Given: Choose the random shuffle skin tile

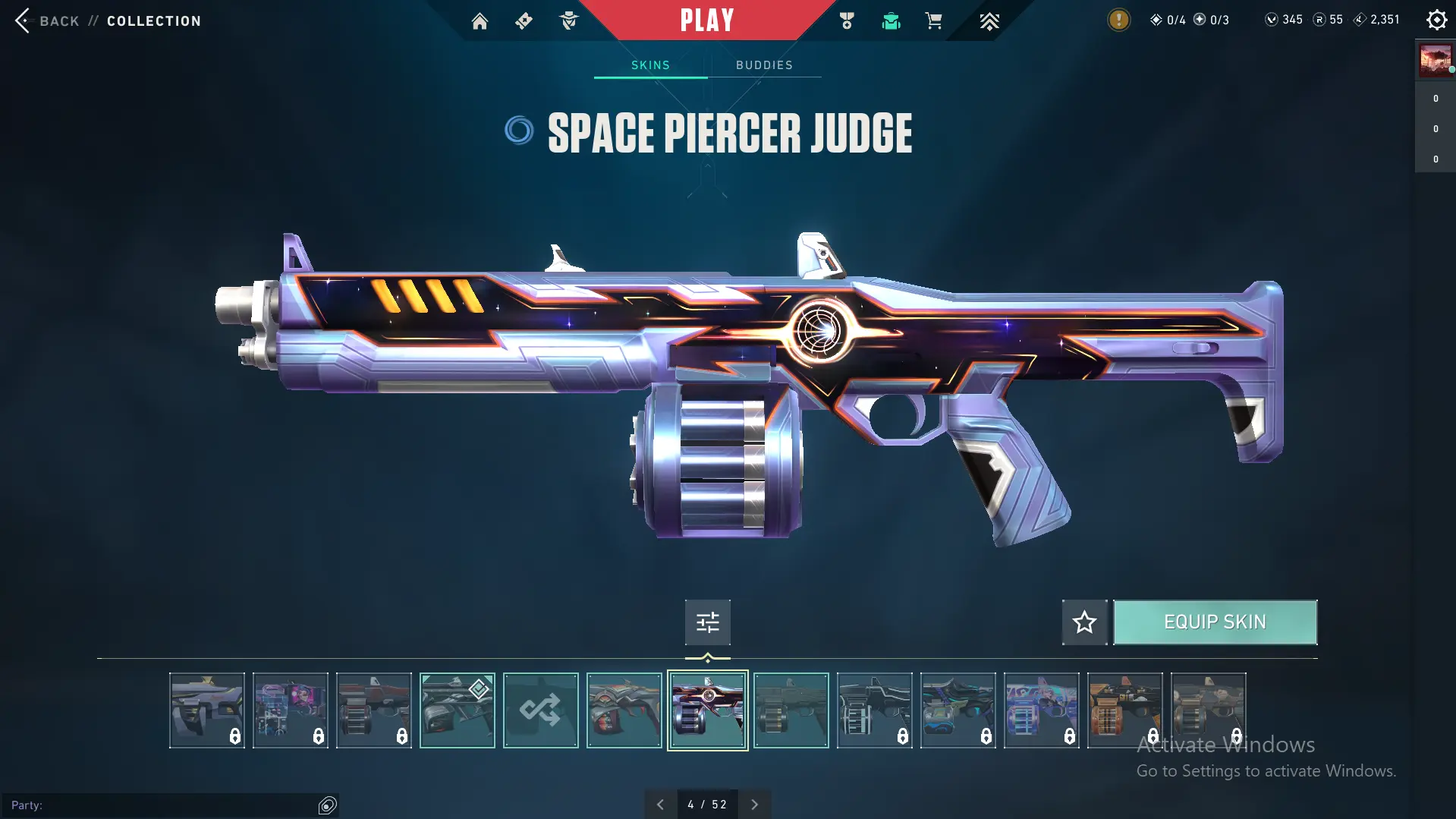Looking at the screenshot, I should (540, 710).
